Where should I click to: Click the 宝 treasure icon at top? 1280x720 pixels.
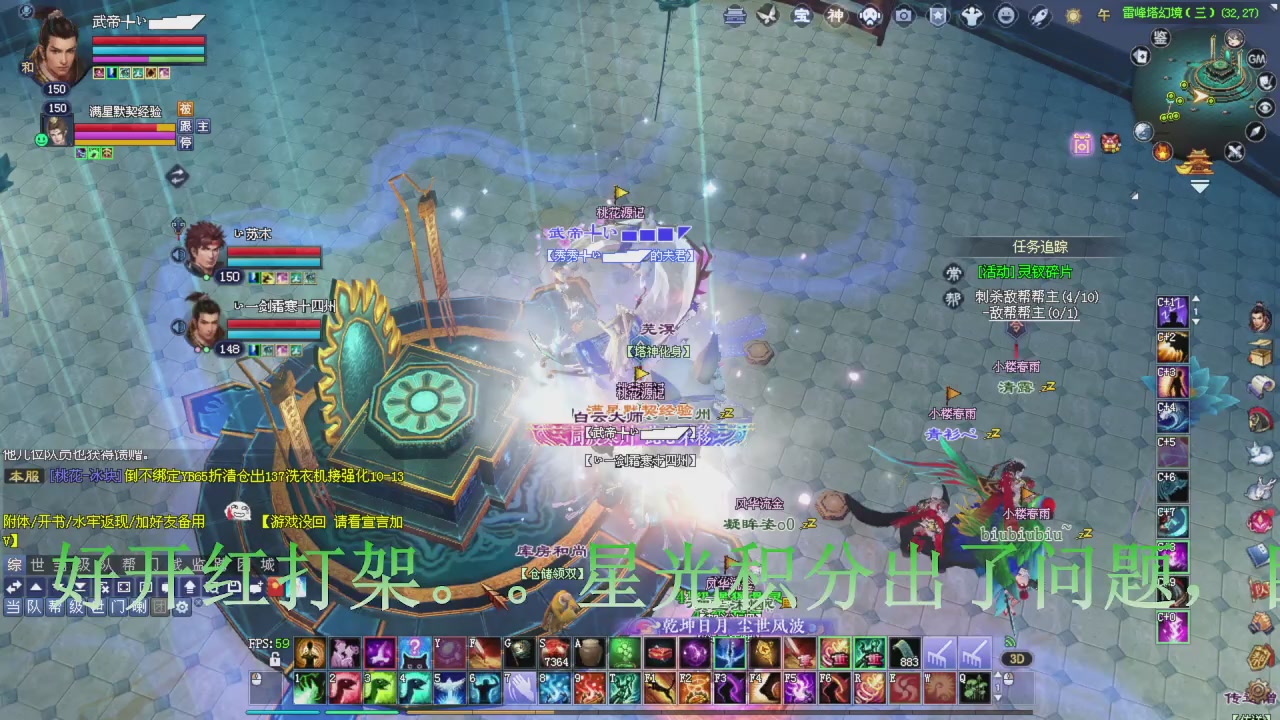click(x=803, y=16)
